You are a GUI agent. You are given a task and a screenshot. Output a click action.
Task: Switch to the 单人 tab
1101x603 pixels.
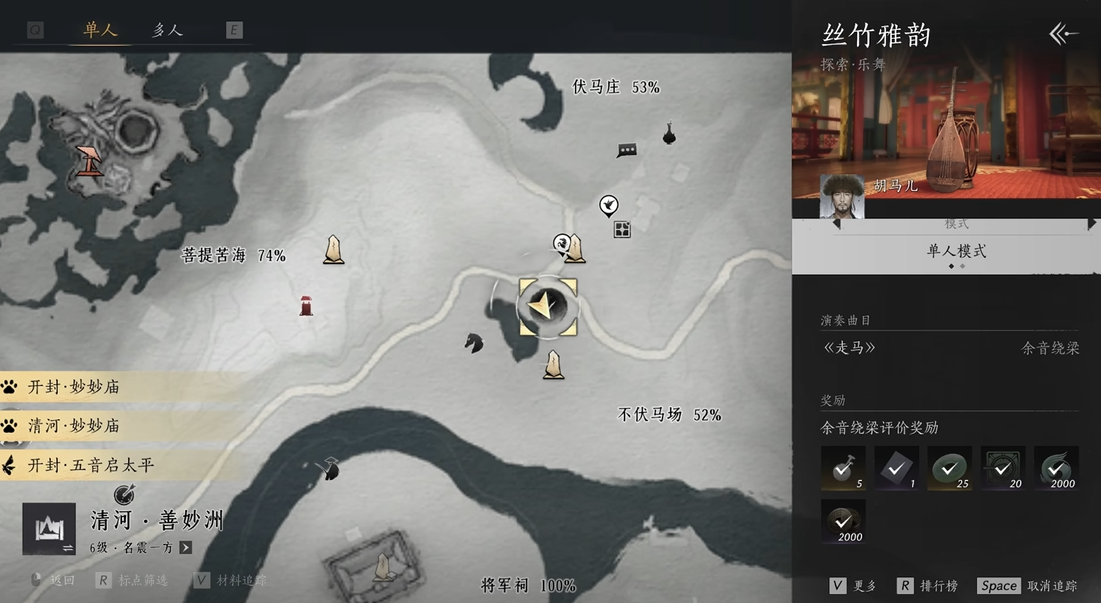click(x=99, y=30)
